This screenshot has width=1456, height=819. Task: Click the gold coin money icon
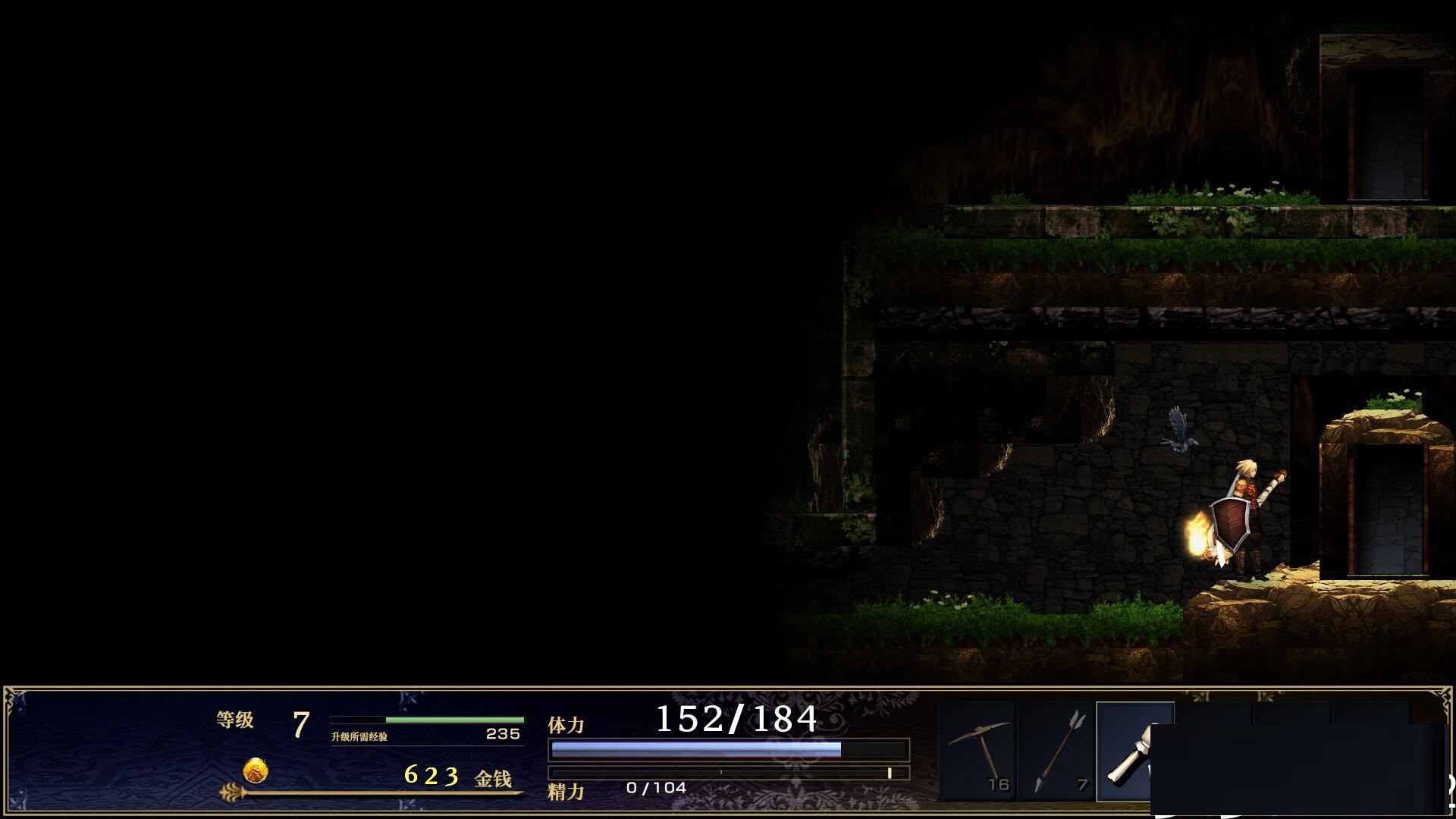click(256, 771)
